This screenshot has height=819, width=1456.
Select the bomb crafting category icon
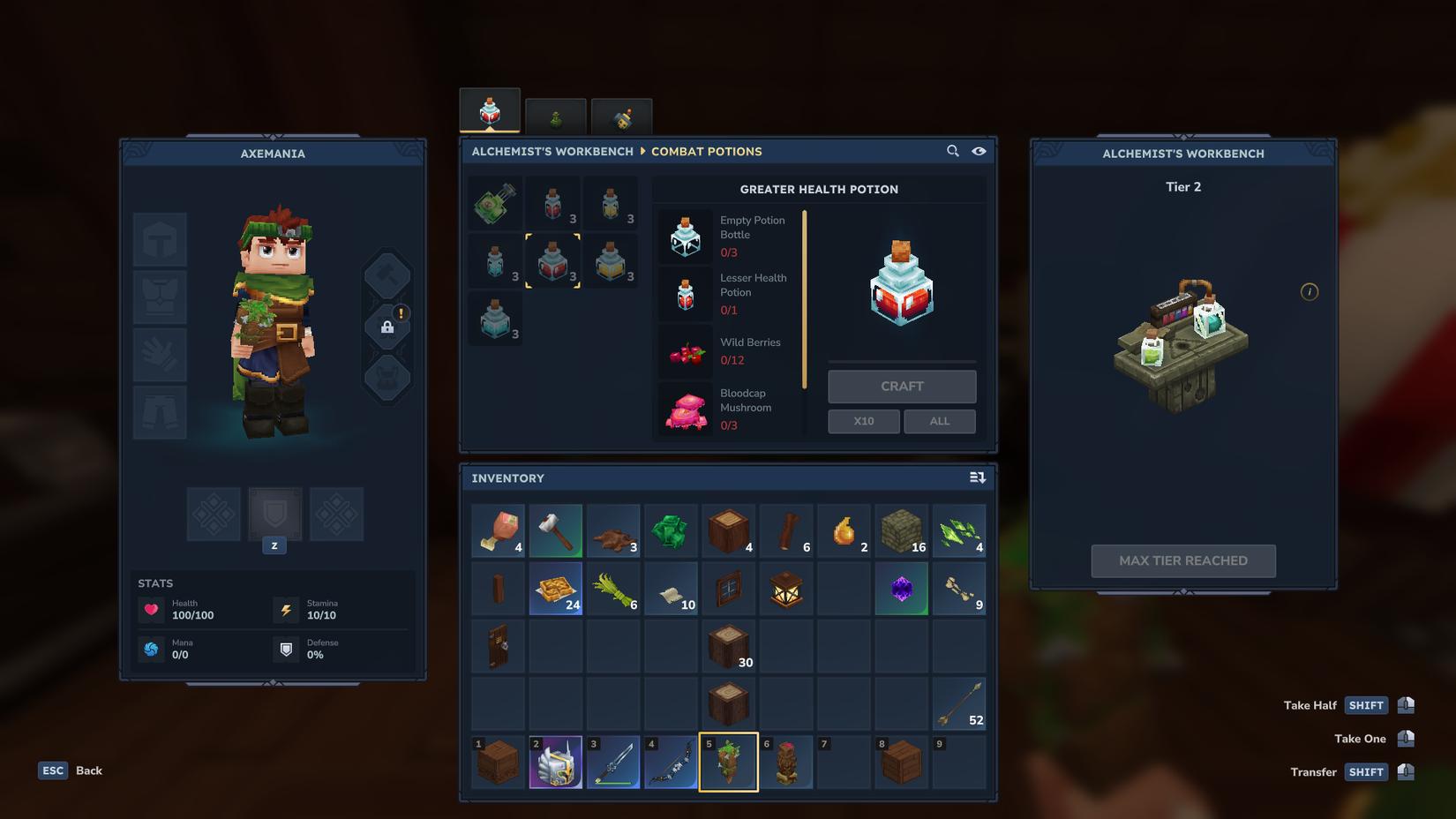[x=621, y=116]
